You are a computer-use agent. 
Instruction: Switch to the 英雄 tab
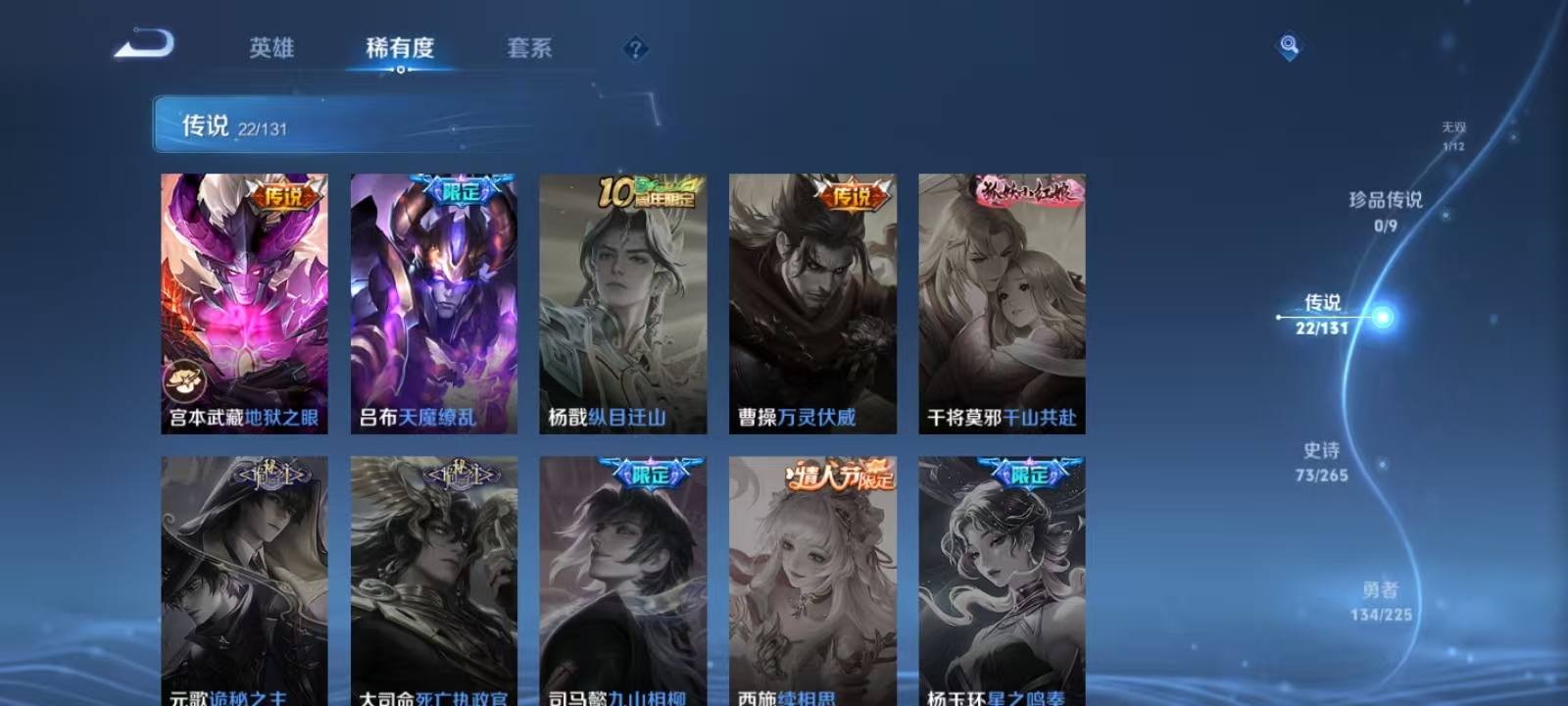pyautogui.click(x=272, y=48)
